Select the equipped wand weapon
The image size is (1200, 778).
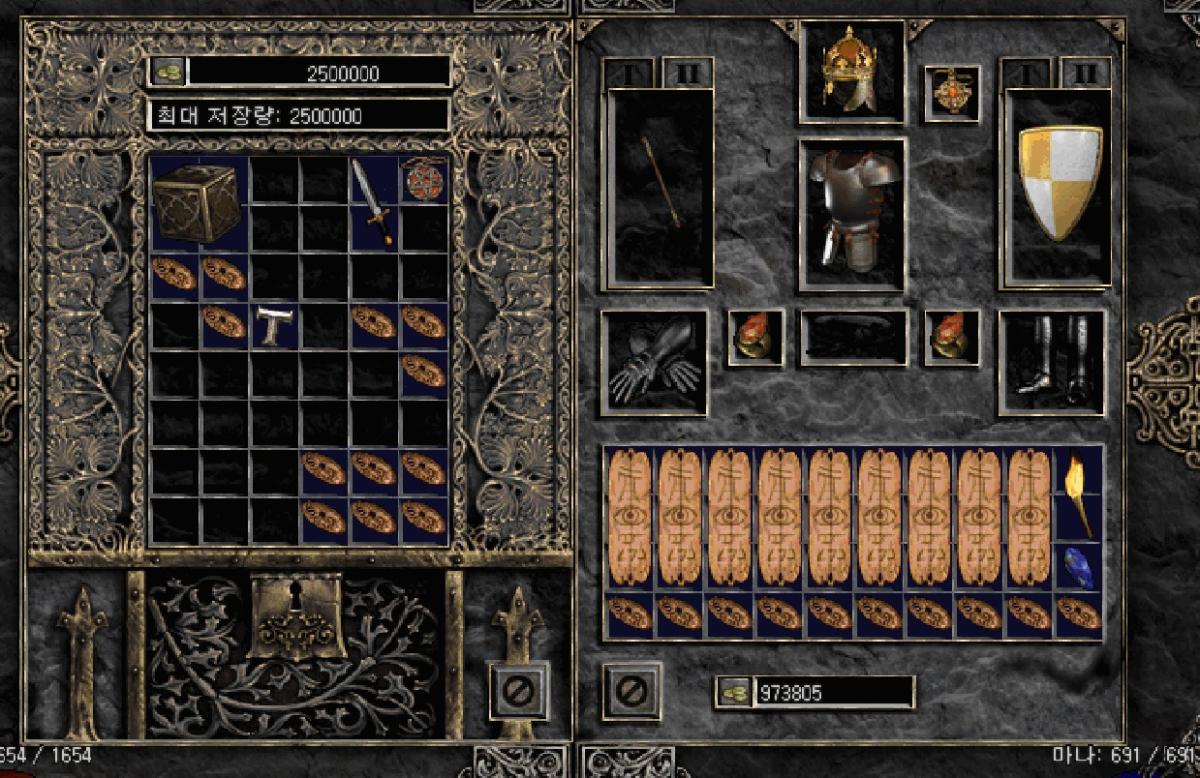point(660,181)
